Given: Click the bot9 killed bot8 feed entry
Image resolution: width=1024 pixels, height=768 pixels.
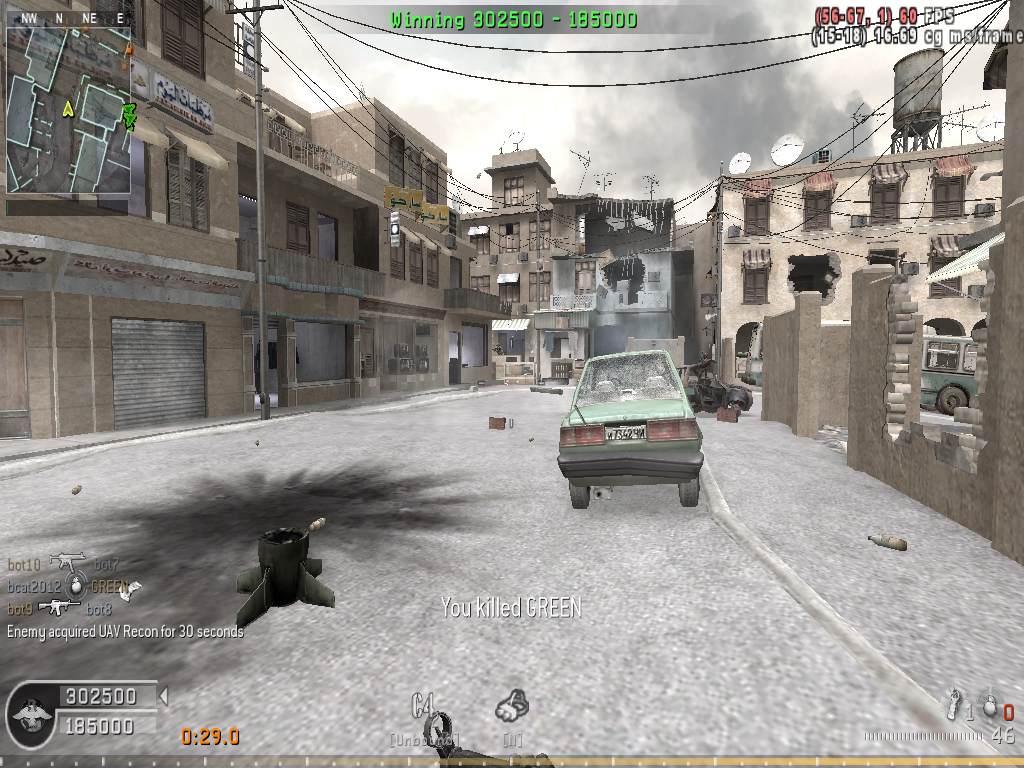Looking at the screenshot, I should coord(59,608).
